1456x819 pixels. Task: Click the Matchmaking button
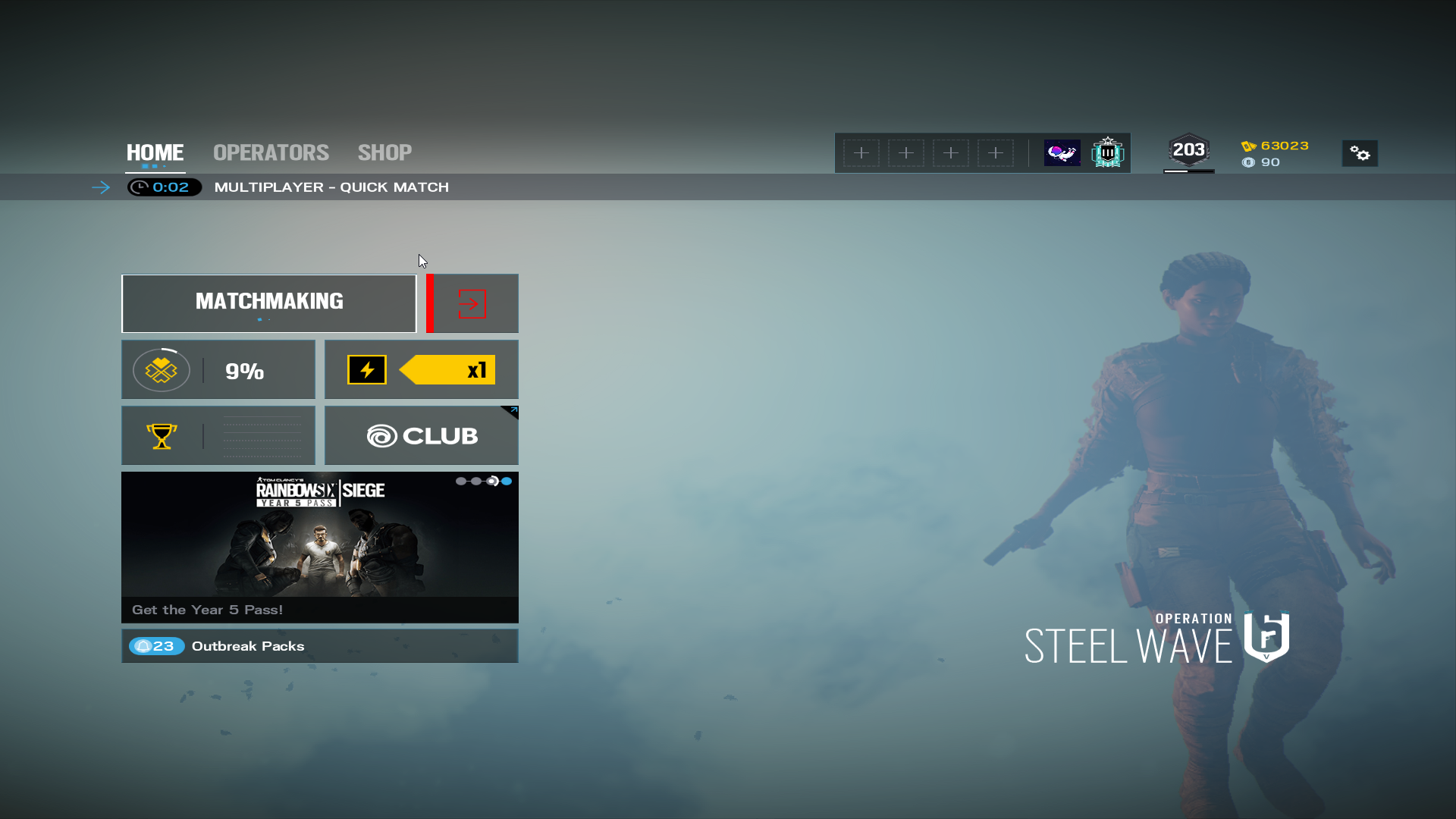pyautogui.click(x=269, y=303)
